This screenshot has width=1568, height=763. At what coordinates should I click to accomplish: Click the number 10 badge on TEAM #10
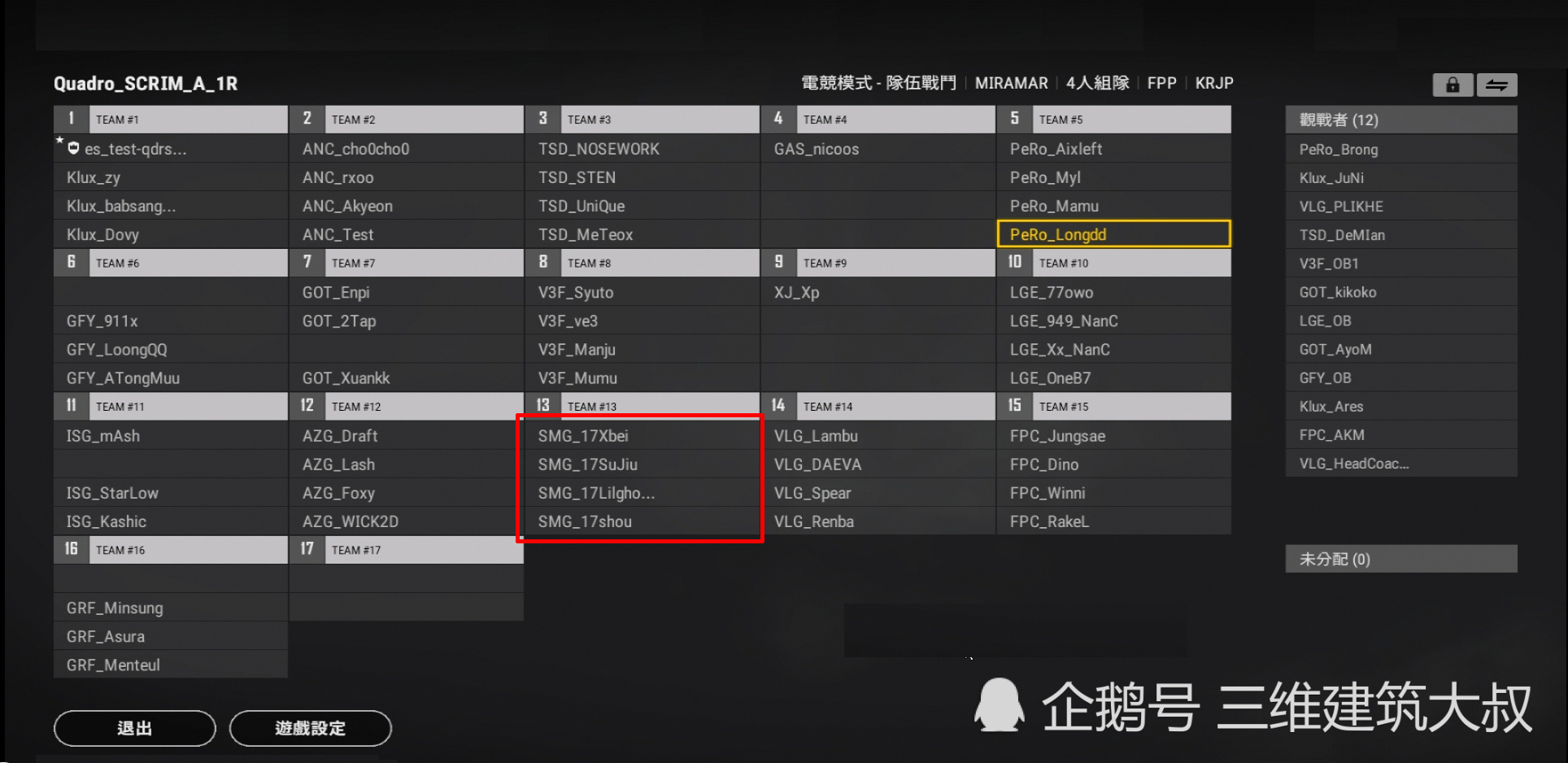tap(1015, 262)
